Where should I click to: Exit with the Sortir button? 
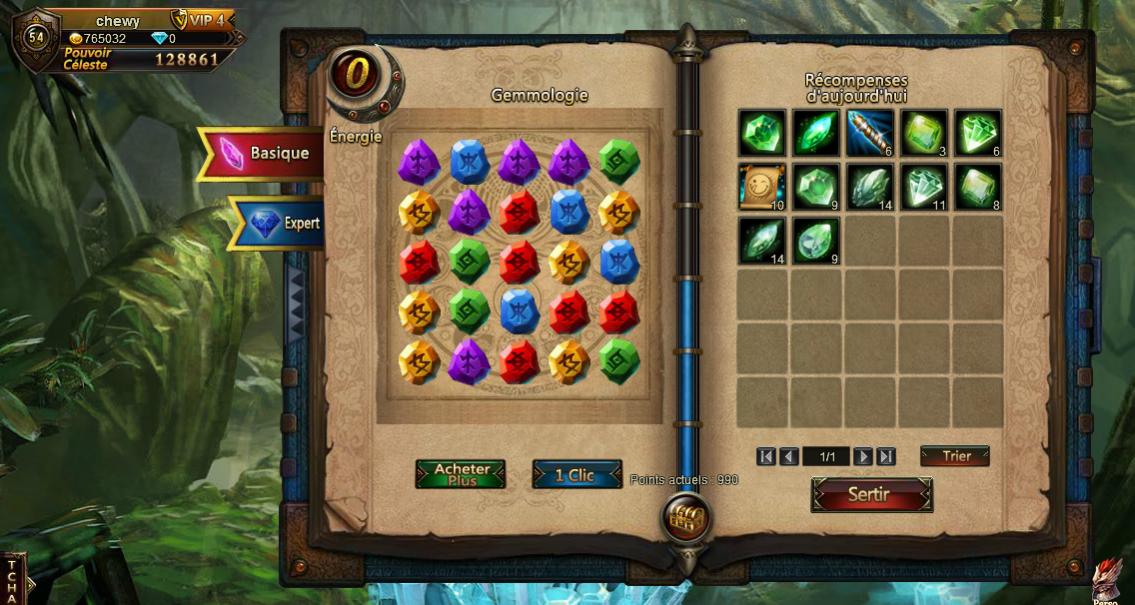[871, 495]
